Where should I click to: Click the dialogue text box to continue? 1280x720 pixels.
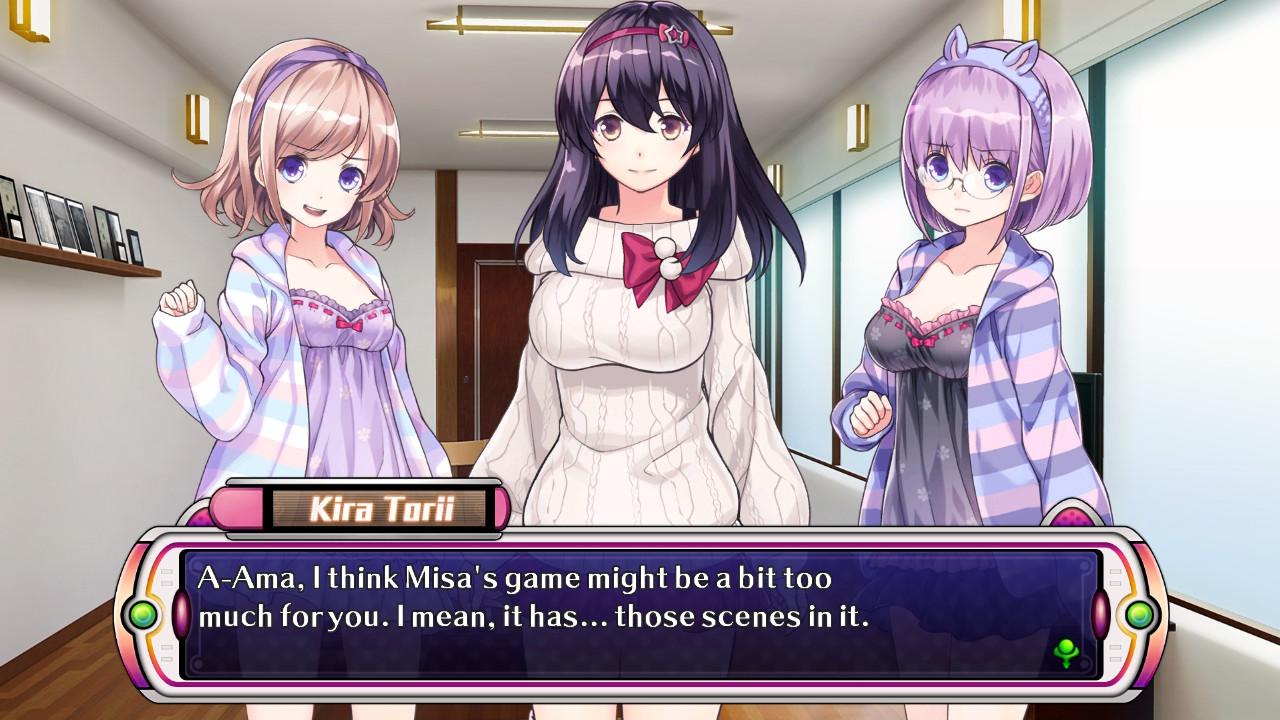[x=640, y=612]
